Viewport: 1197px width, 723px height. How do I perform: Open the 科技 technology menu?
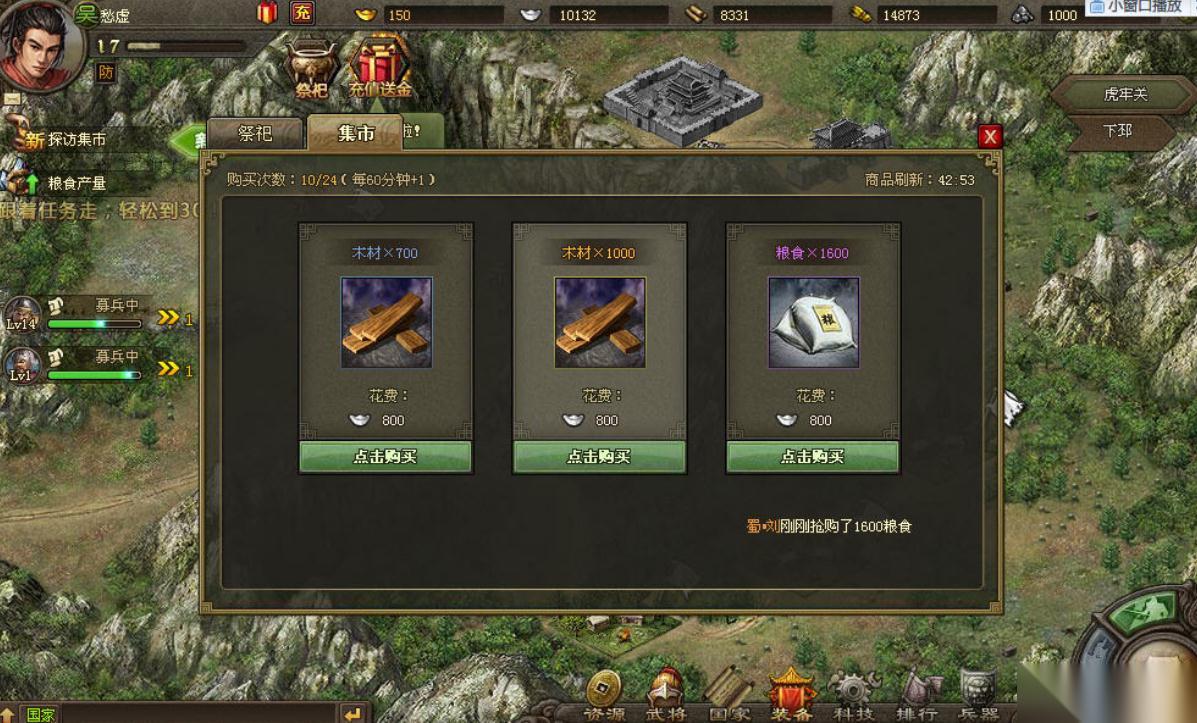(852, 697)
